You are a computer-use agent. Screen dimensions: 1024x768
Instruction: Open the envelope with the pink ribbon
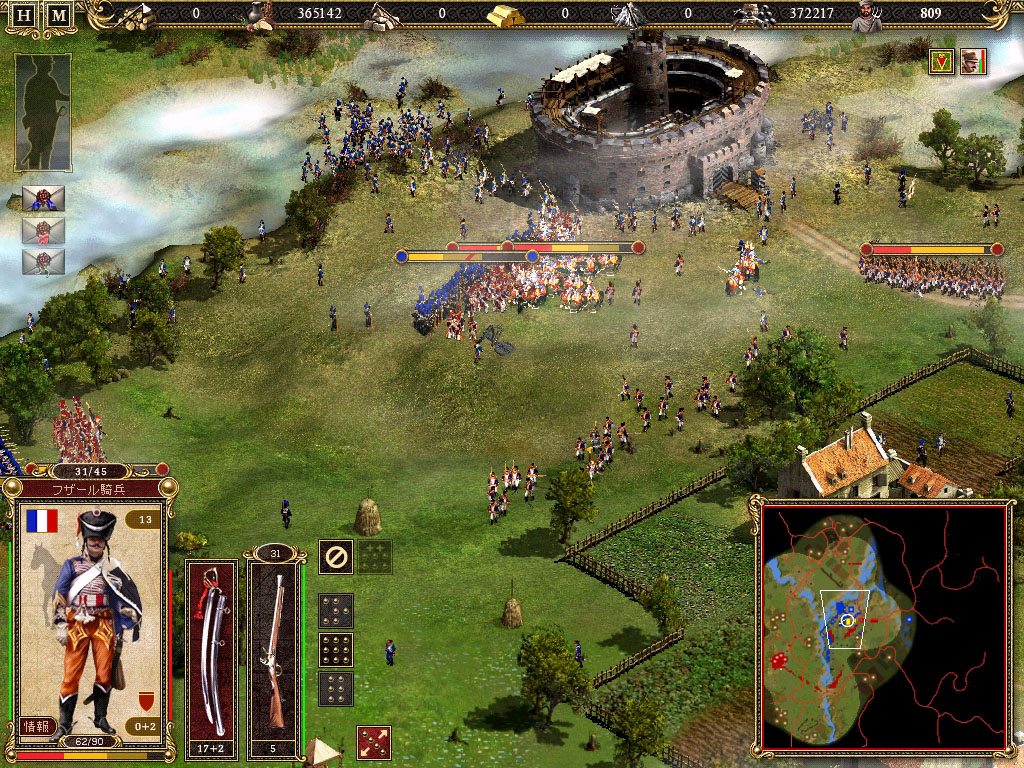pyautogui.click(x=43, y=231)
